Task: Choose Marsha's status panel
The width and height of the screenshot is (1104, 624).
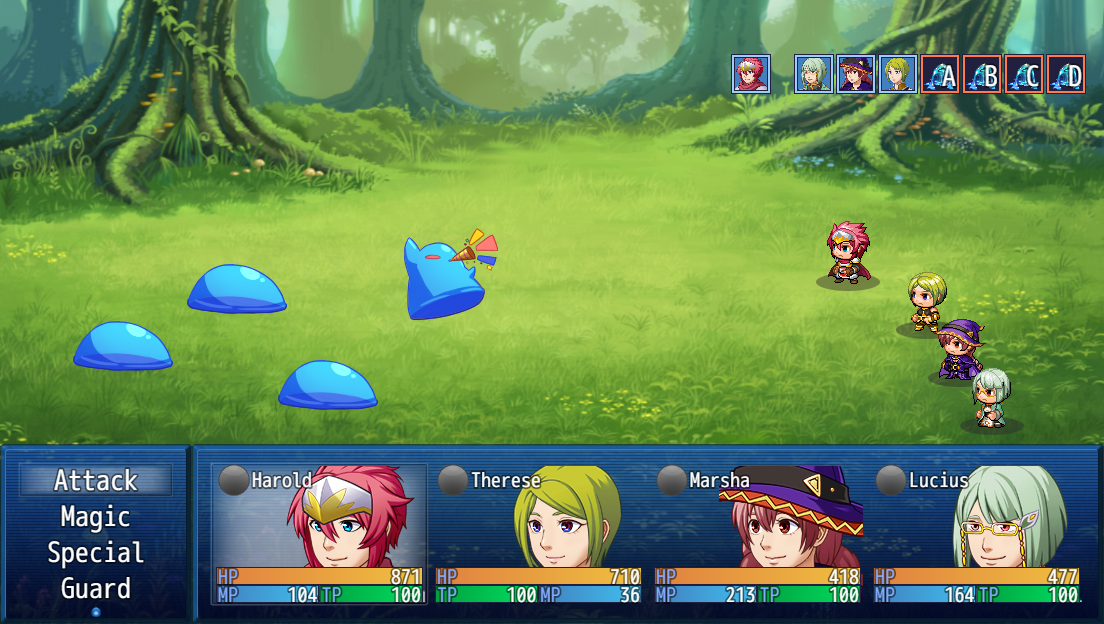Action: [x=758, y=534]
